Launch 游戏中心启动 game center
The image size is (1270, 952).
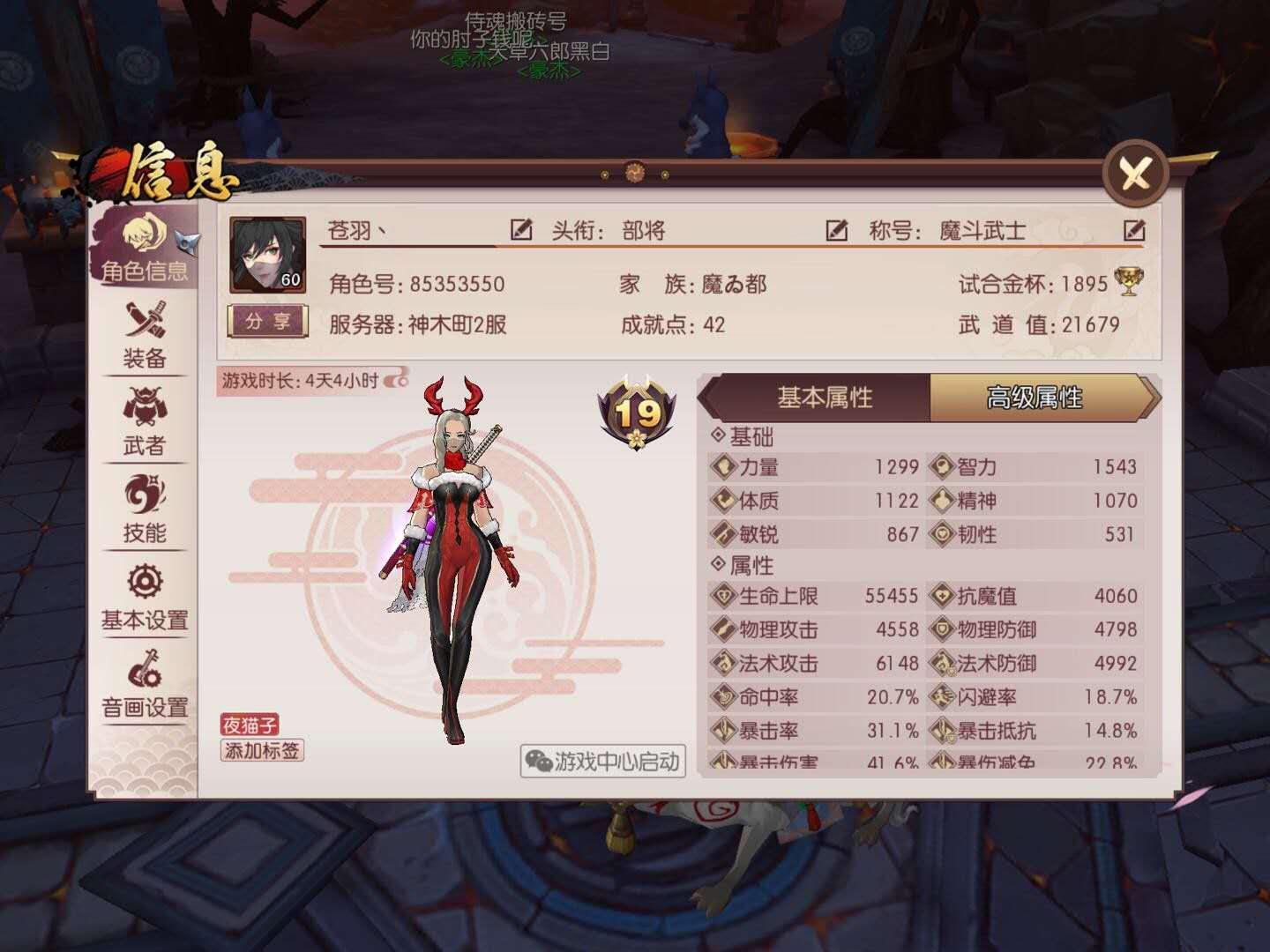(603, 762)
